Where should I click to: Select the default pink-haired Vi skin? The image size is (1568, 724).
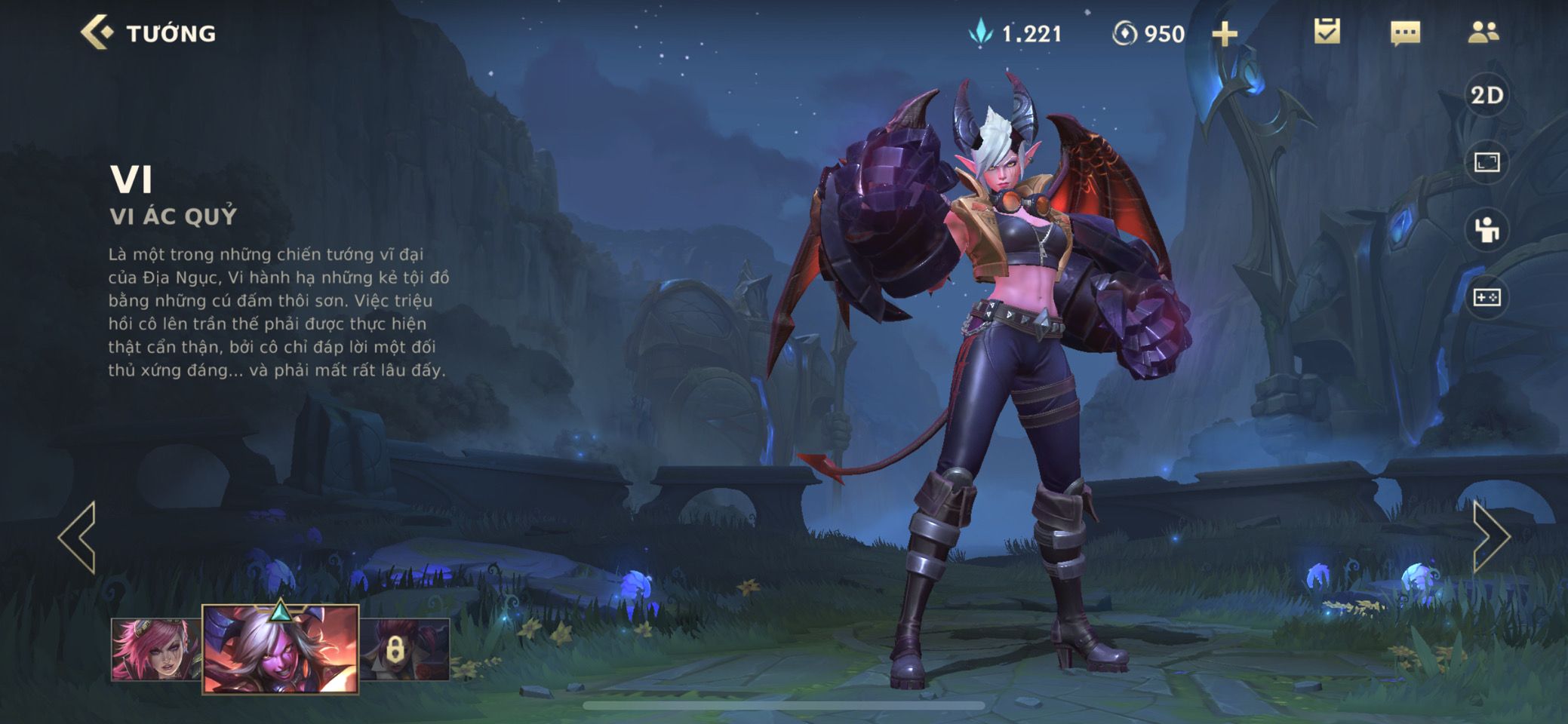pos(155,649)
